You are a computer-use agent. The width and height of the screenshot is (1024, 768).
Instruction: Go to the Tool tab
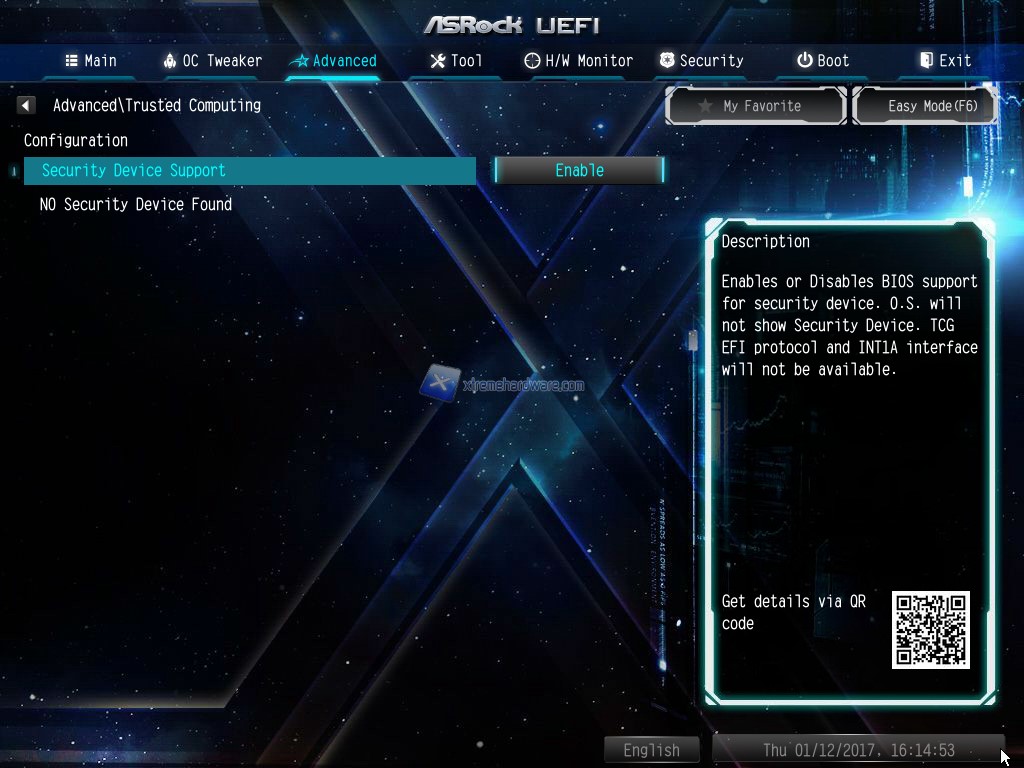coord(456,61)
